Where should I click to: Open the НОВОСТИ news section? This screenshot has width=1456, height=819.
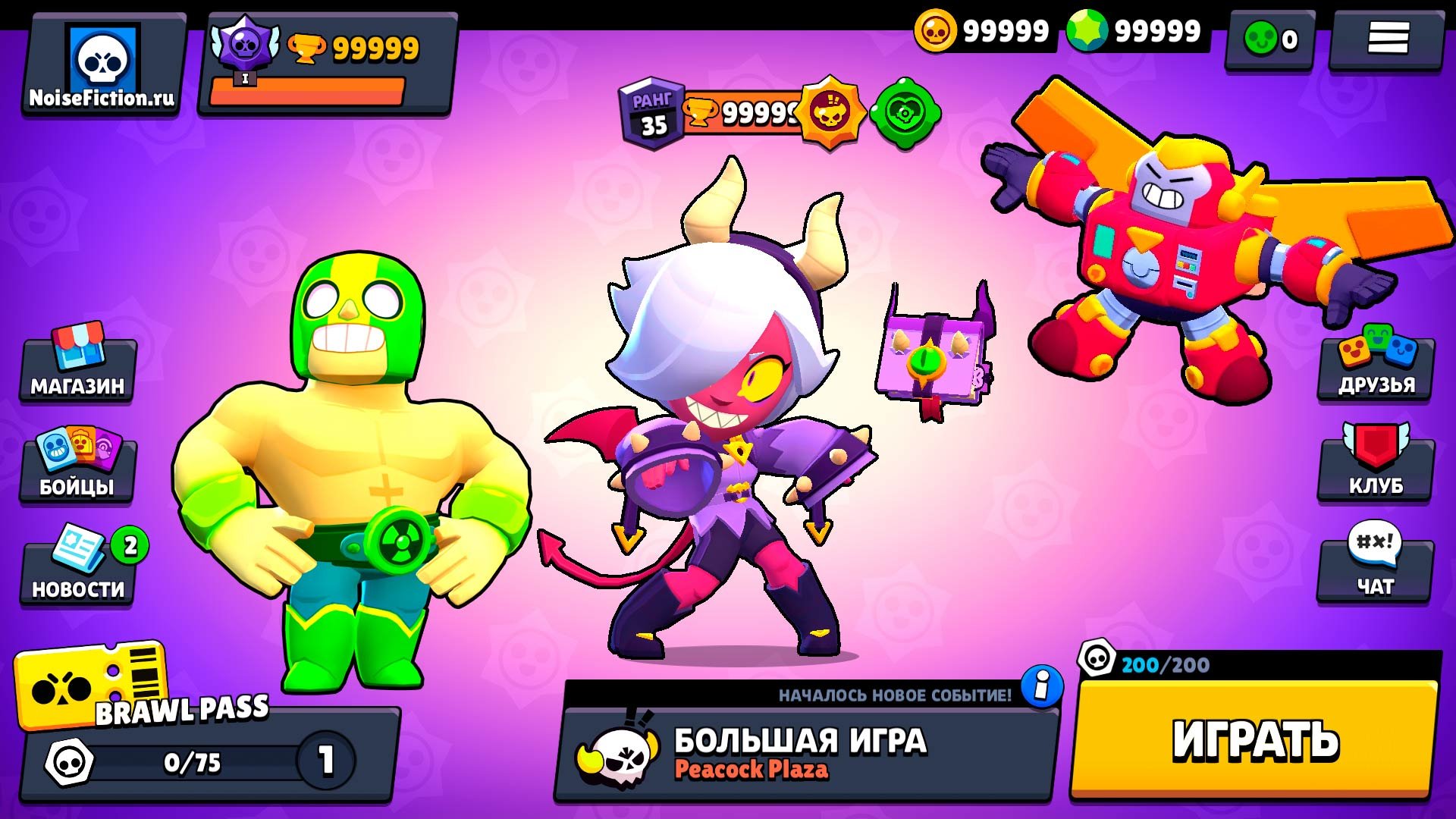click(x=77, y=569)
